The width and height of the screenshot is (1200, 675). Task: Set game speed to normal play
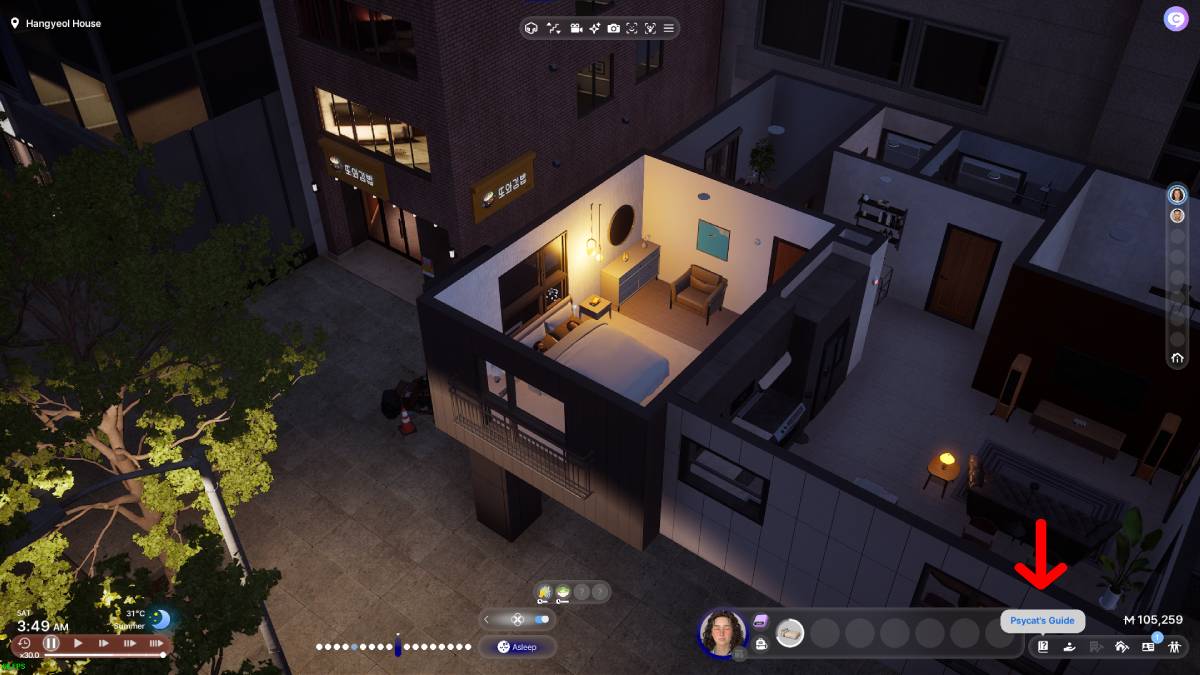pyautogui.click(x=78, y=644)
